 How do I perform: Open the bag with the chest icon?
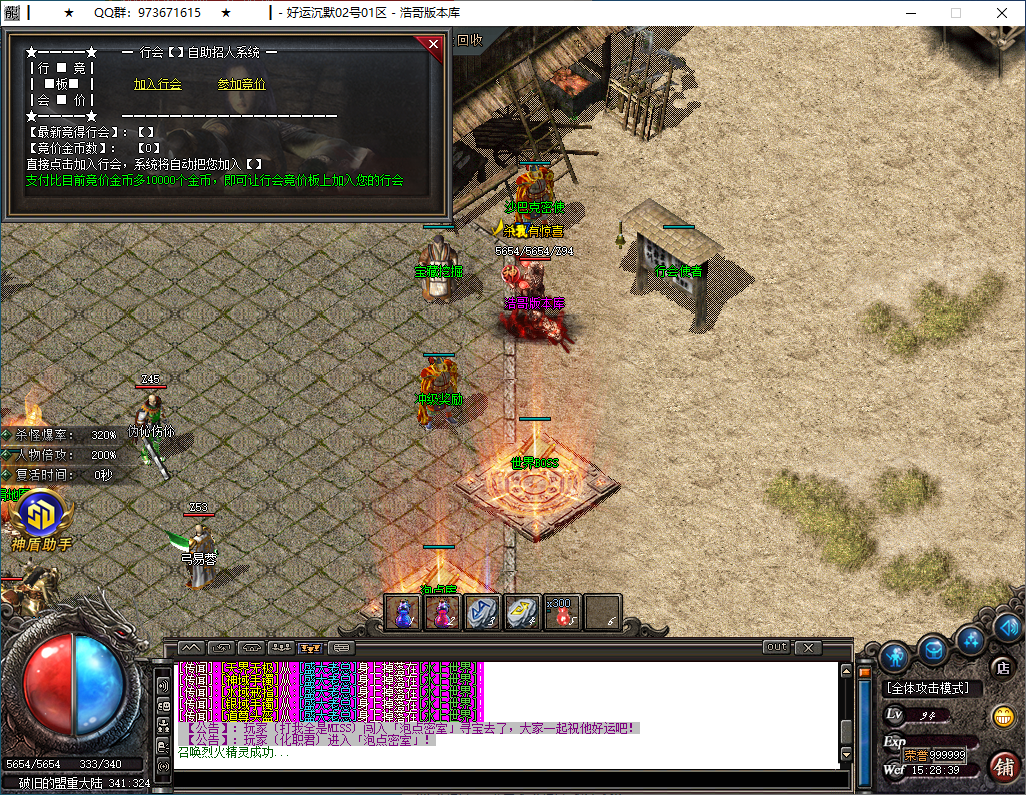tap(934, 649)
